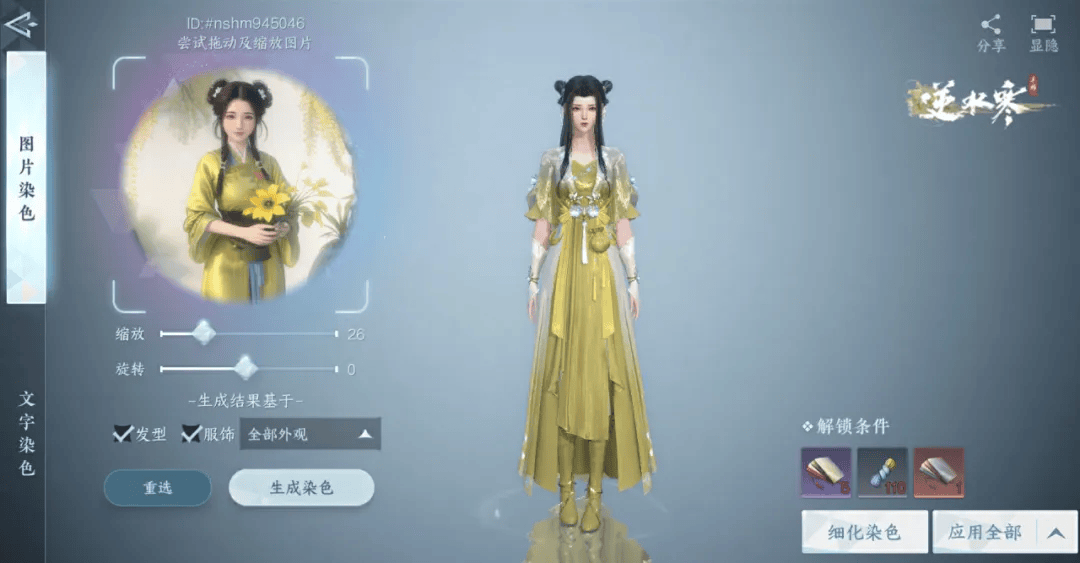This screenshot has height=563, width=1080.
Task: Click the 重选 reselect button
Action: tap(158, 488)
